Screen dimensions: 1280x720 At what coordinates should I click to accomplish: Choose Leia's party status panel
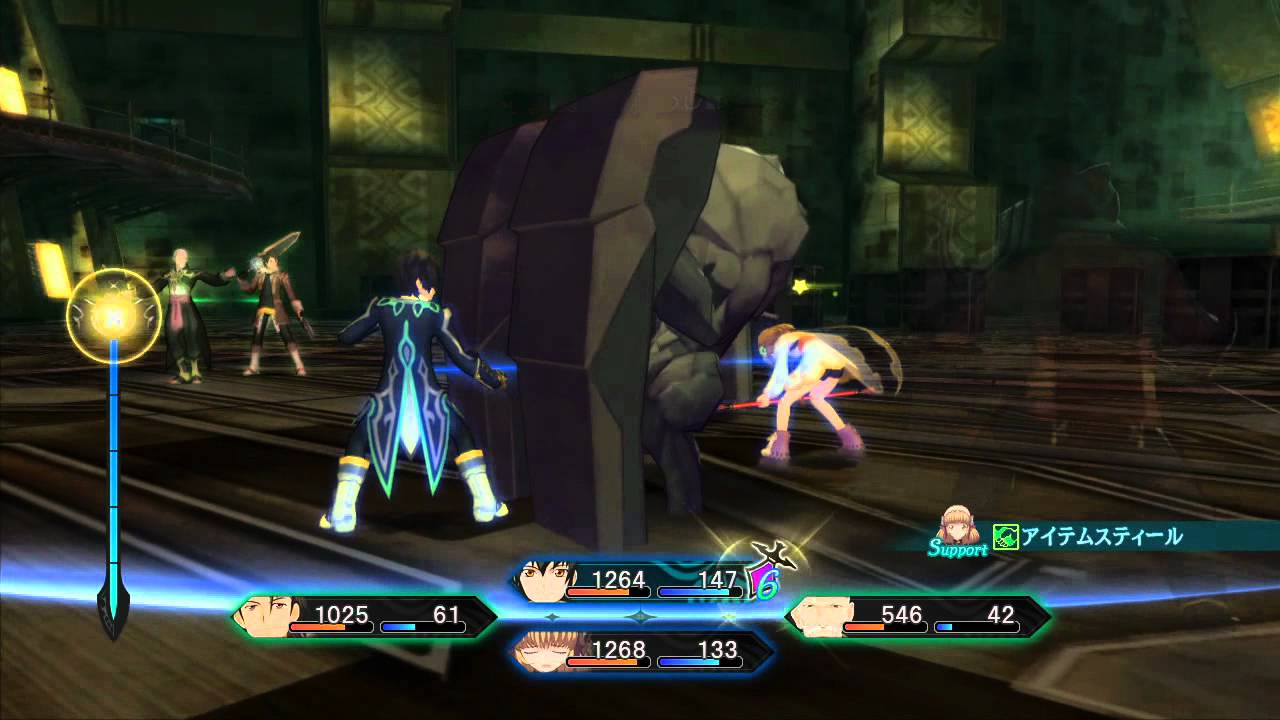640,652
